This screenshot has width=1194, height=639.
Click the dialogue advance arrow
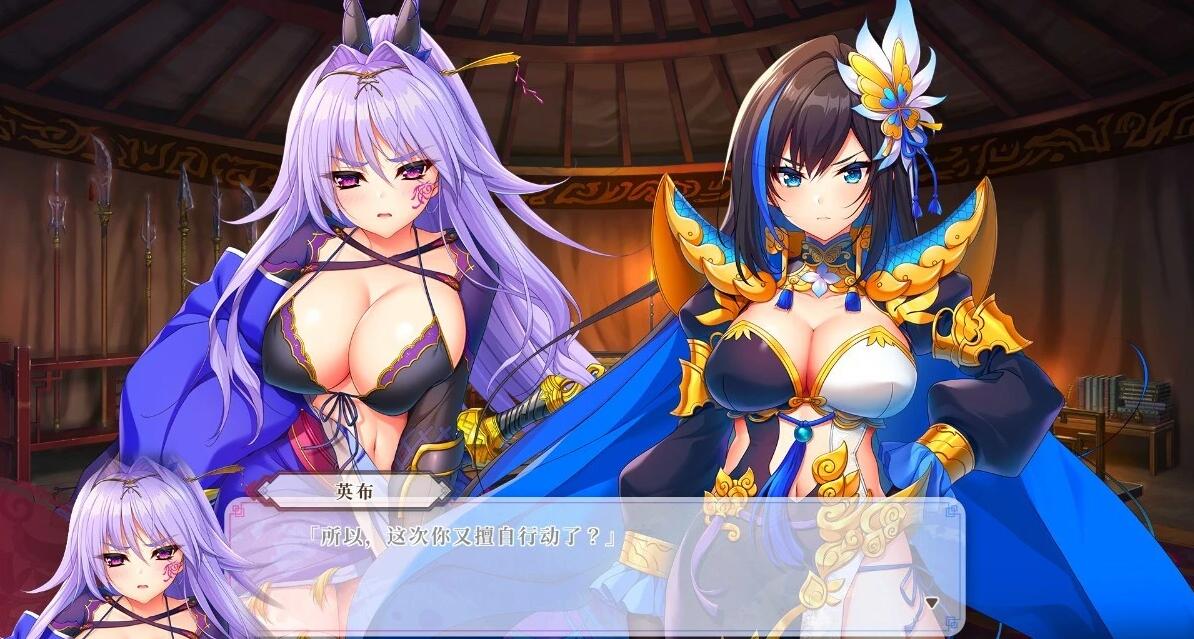[x=931, y=603]
